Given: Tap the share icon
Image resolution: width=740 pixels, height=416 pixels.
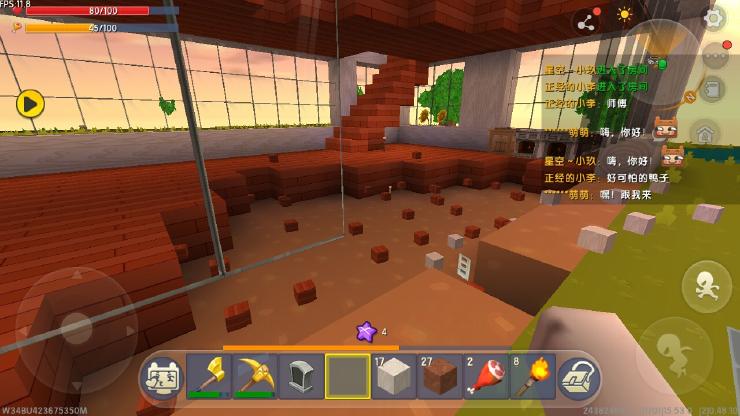Looking at the screenshot, I should coord(585,18).
